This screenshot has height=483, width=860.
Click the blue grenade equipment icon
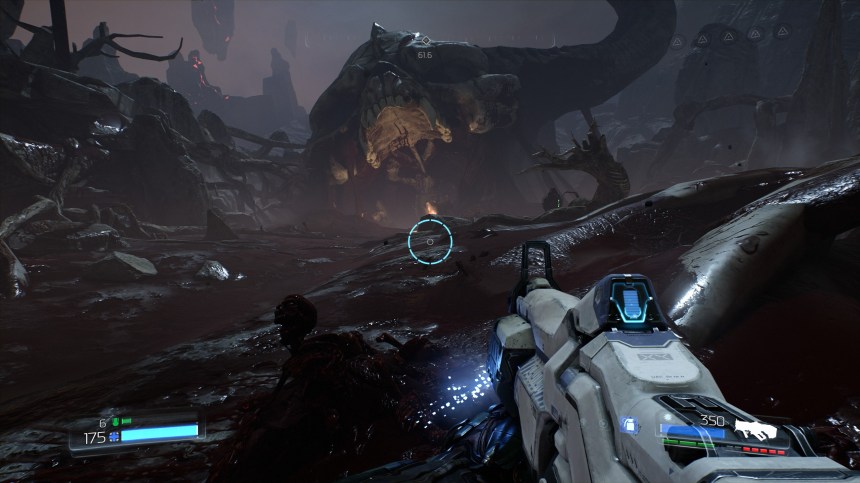click(629, 424)
